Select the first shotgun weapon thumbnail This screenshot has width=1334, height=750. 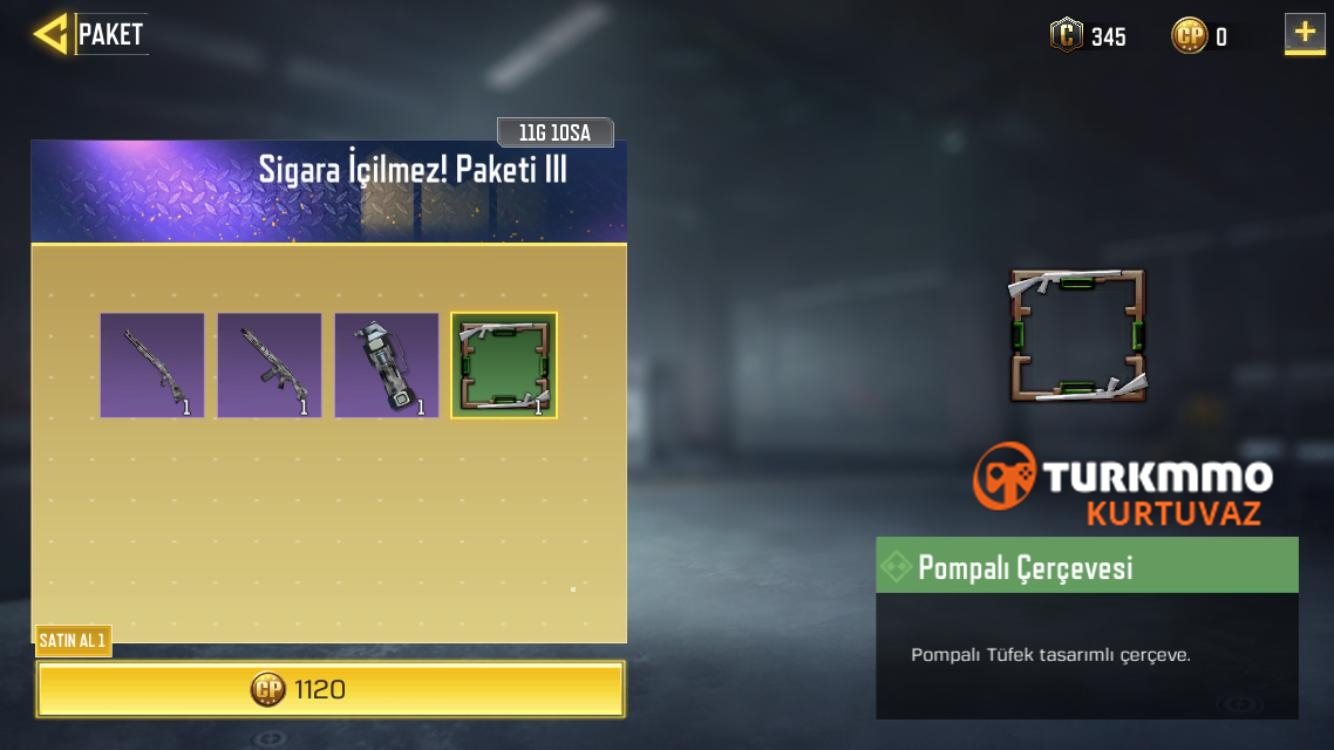(x=152, y=366)
